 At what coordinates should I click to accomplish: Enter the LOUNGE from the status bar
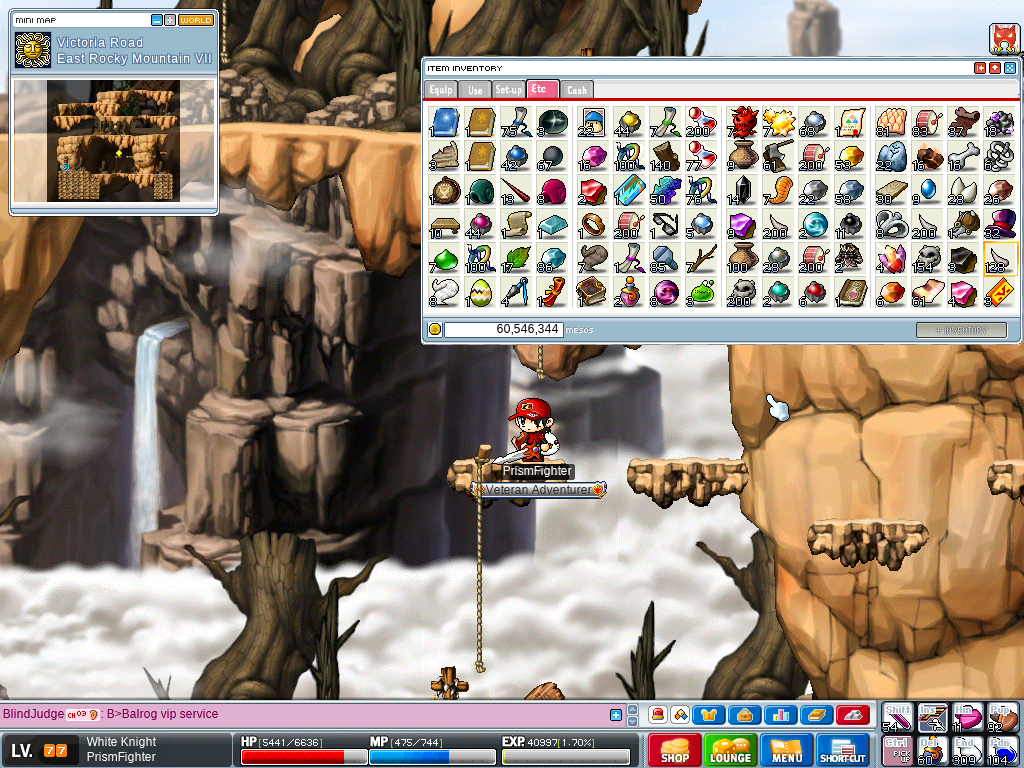[x=730, y=750]
